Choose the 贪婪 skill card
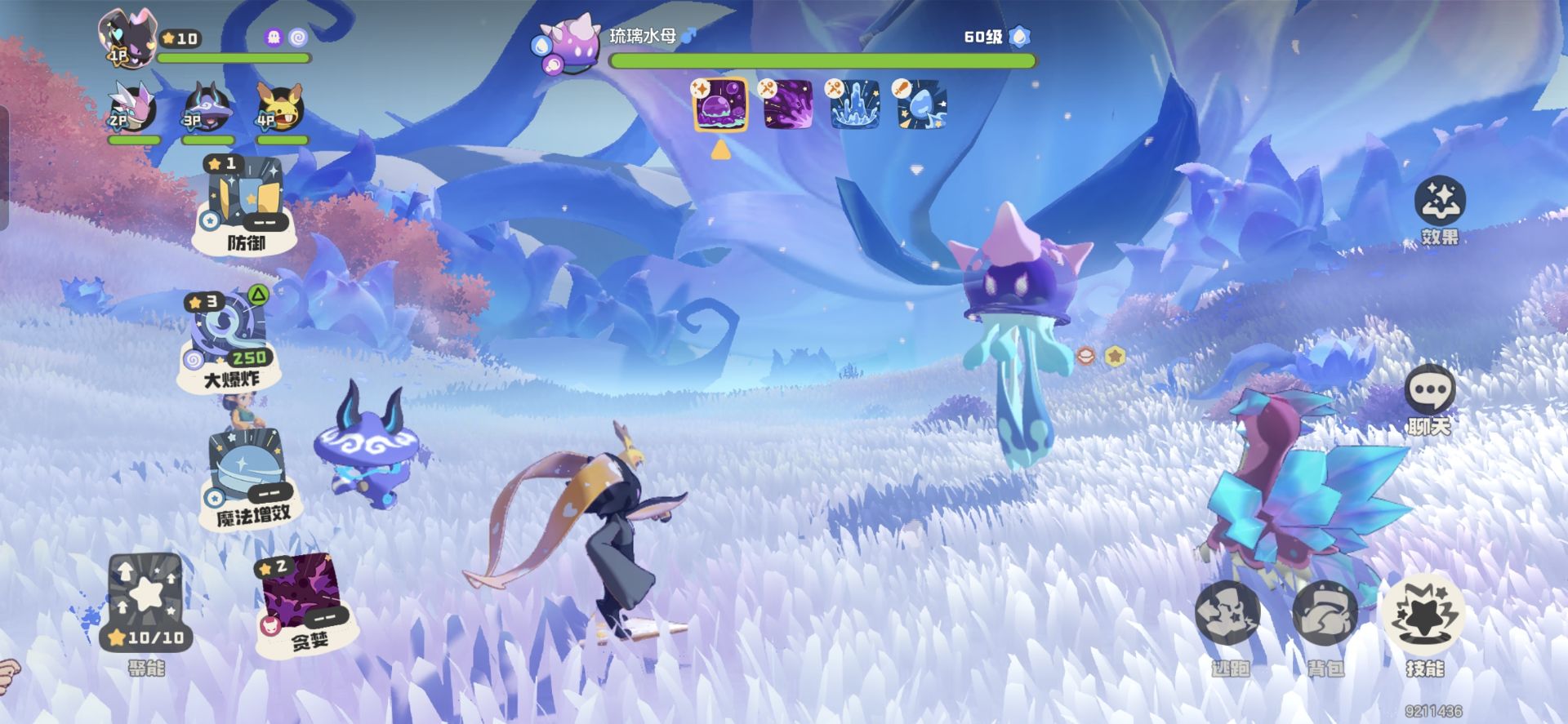 [300, 600]
